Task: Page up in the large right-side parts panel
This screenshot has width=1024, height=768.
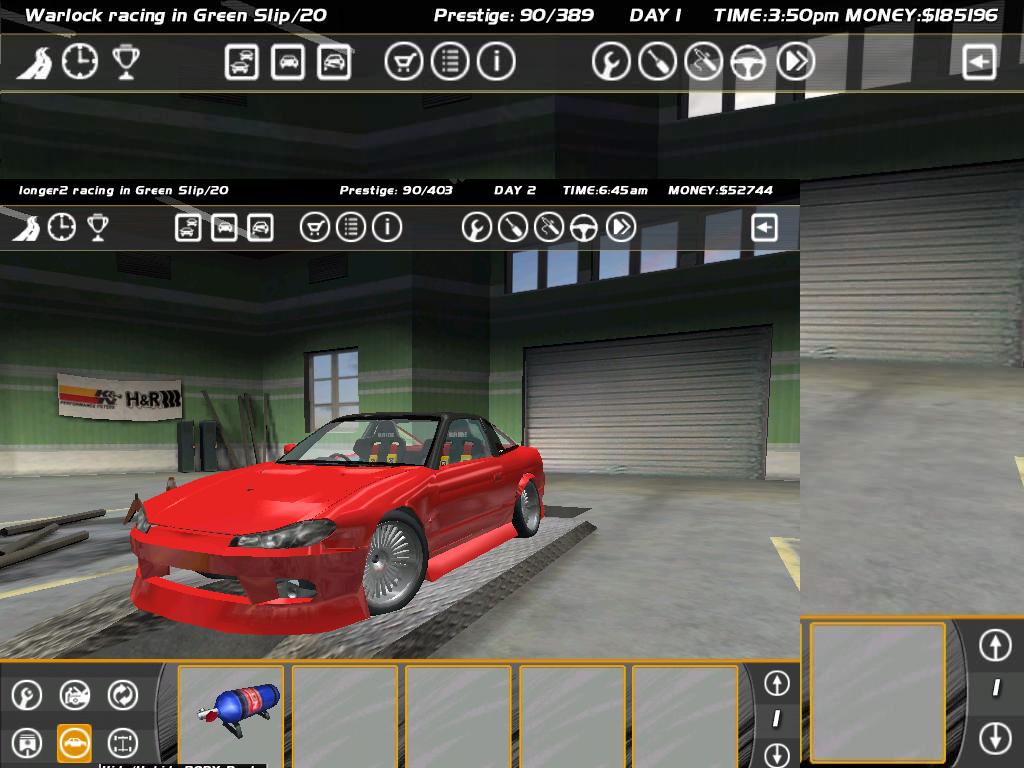Action: pos(995,645)
